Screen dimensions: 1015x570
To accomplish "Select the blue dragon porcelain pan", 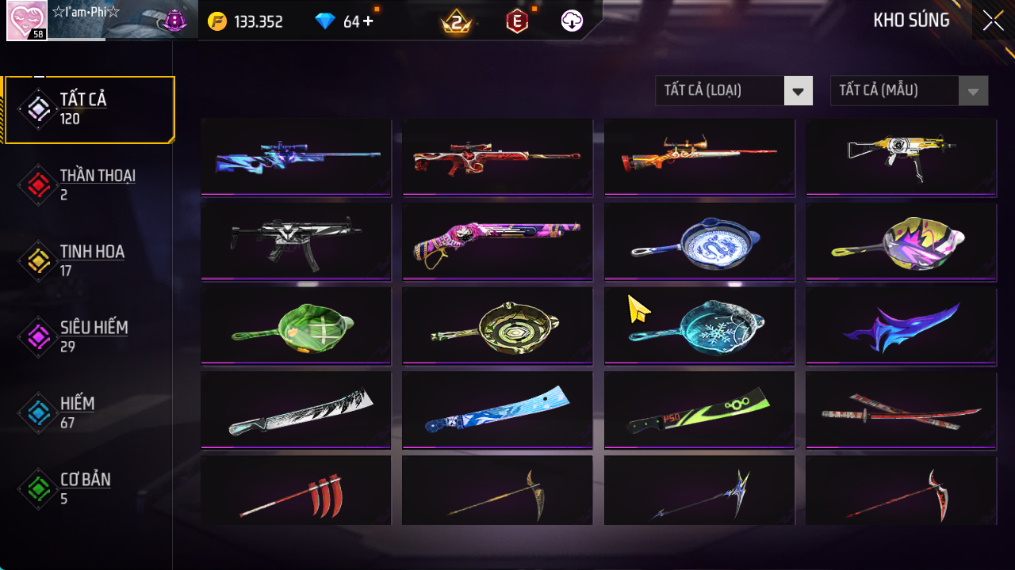I will [699, 241].
